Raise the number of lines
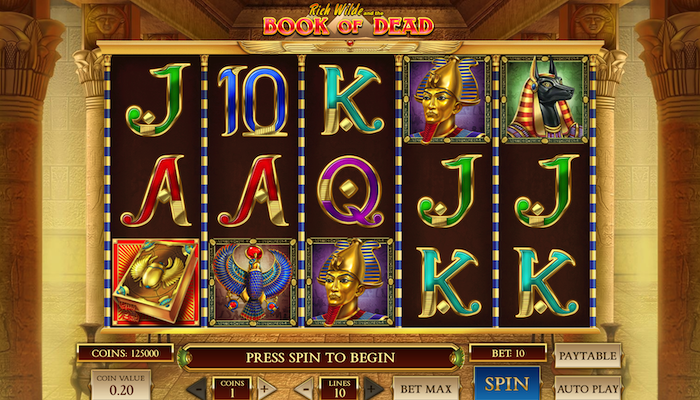Image resolution: width=700 pixels, height=400 pixels. [x=372, y=387]
